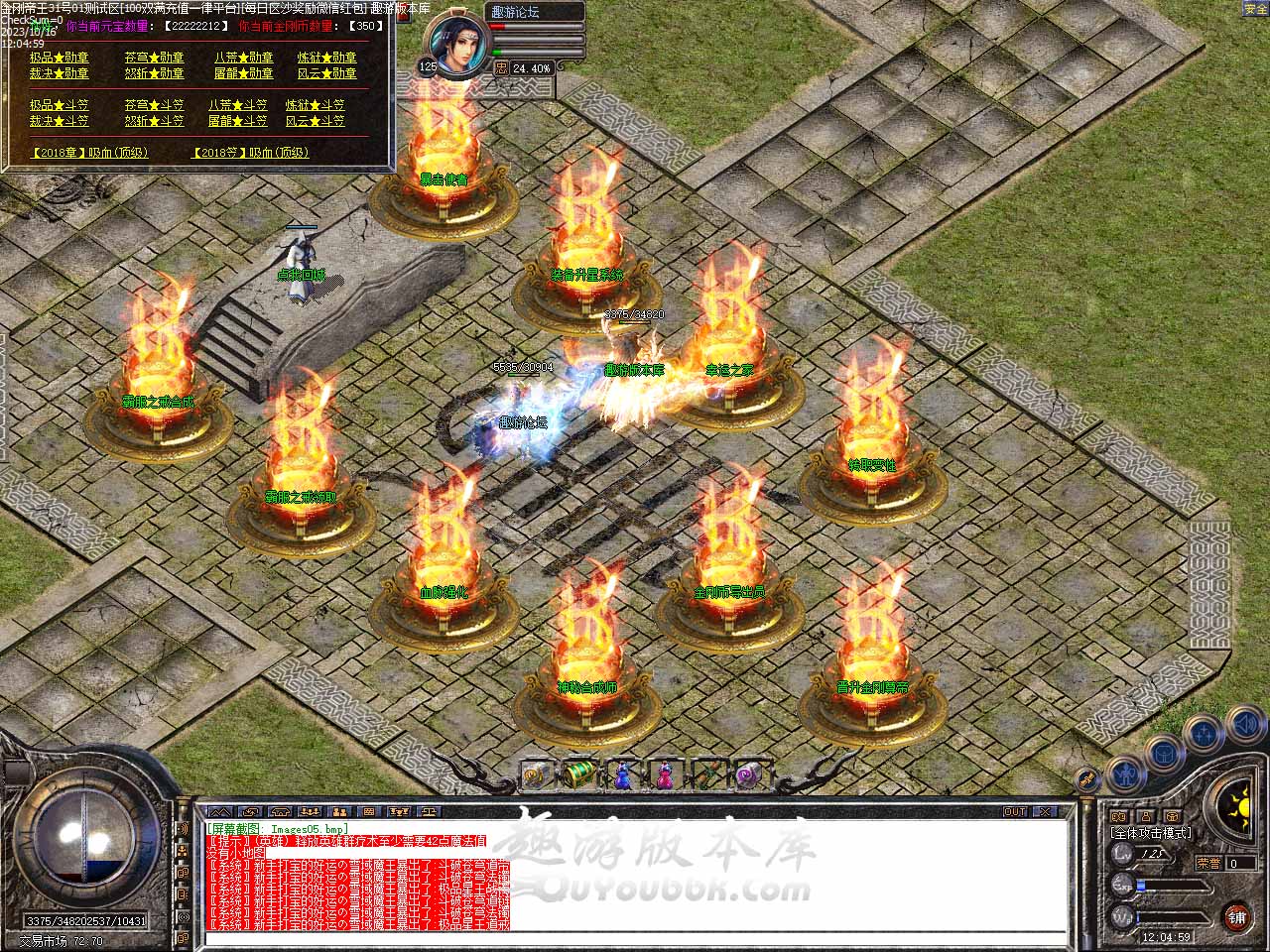Close the chat panel with X
Viewport: 1270px width, 952px height.
pyautogui.click(x=1044, y=811)
